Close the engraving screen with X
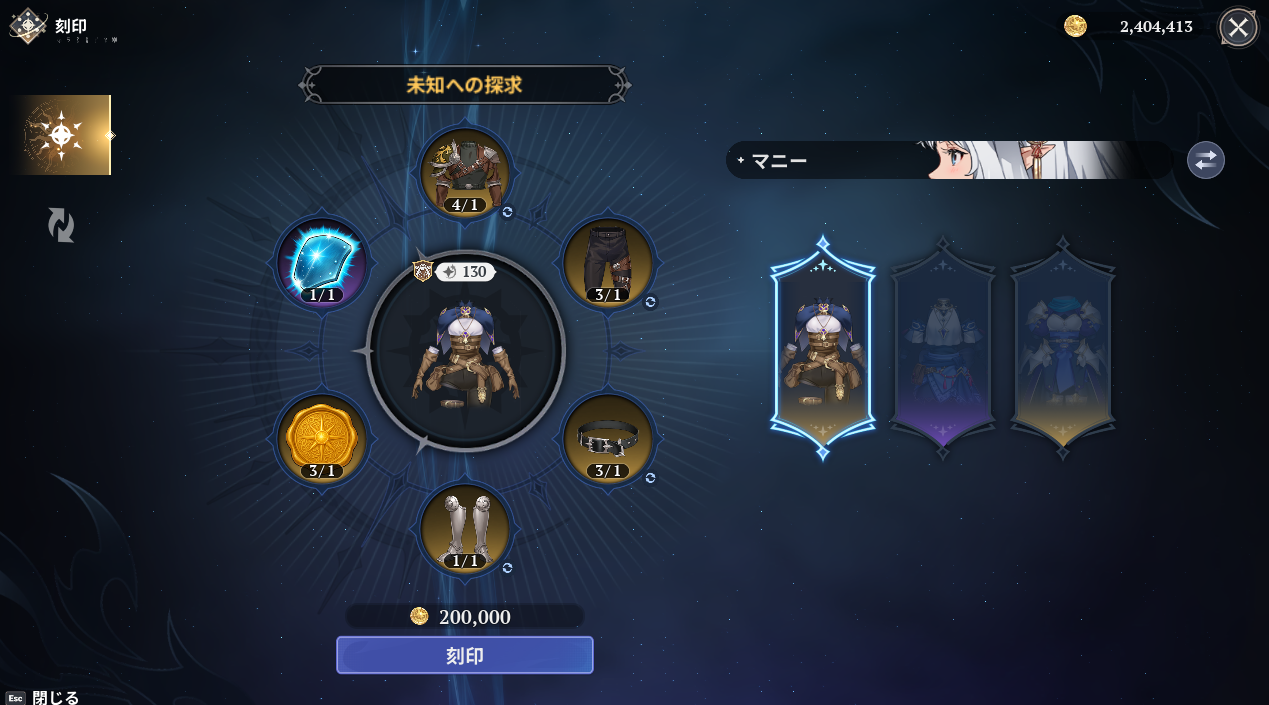Viewport: 1269px width, 705px height. click(1237, 27)
